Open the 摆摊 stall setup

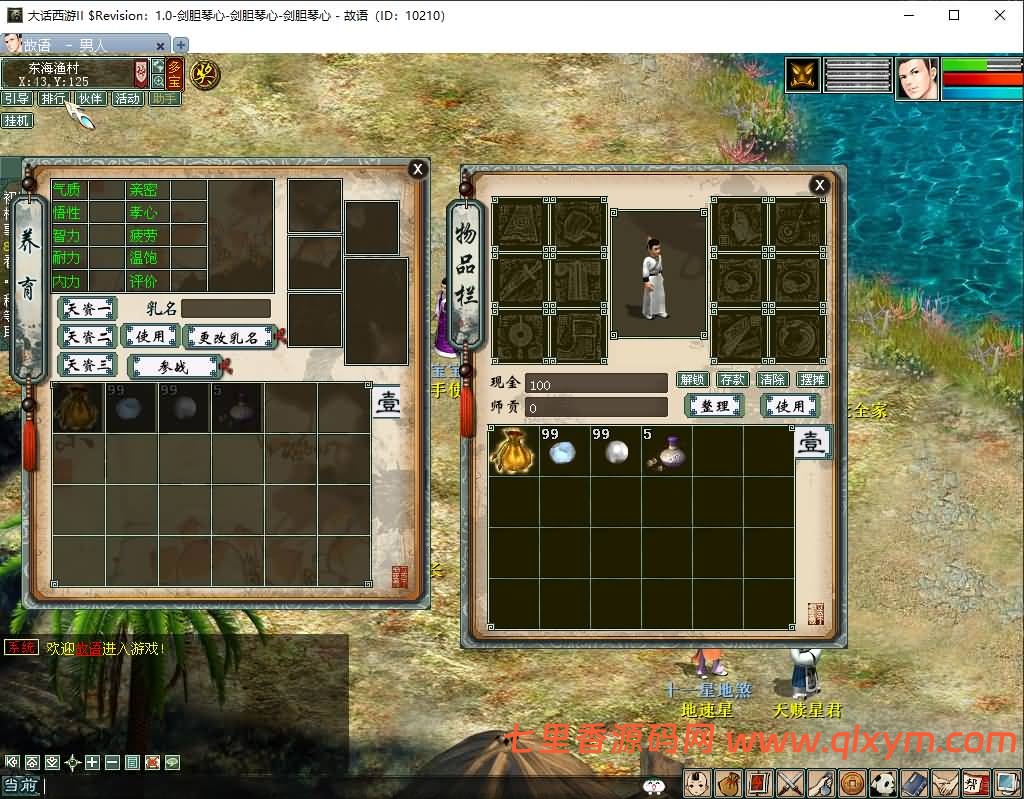click(812, 380)
